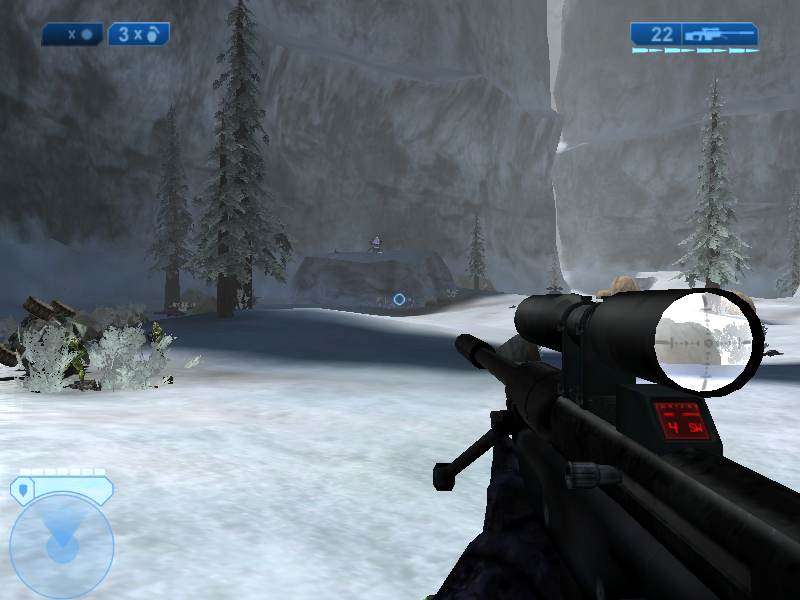Select the frag grenade counter icon
Viewport: 800px width, 600px height.
(138, 34)
